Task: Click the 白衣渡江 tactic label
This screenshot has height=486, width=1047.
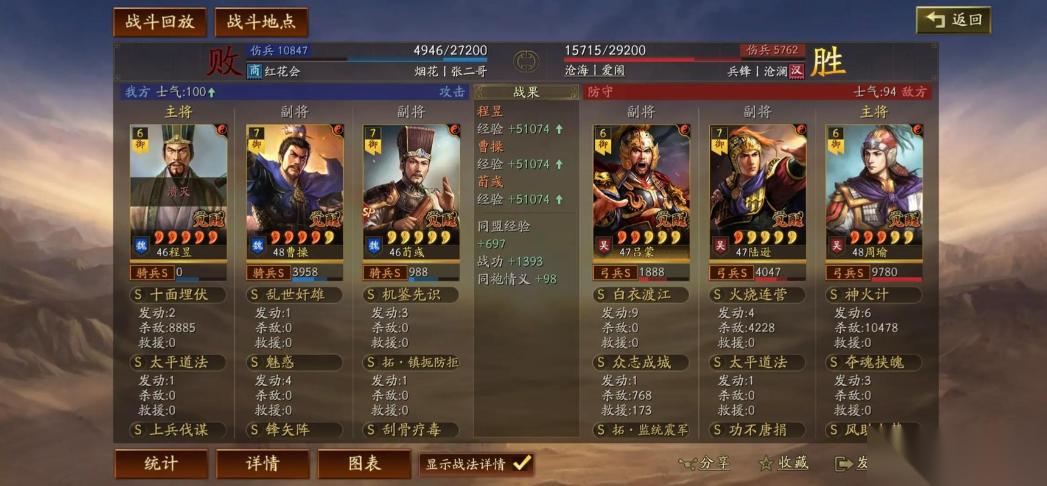Action: [x=641, y=295]
